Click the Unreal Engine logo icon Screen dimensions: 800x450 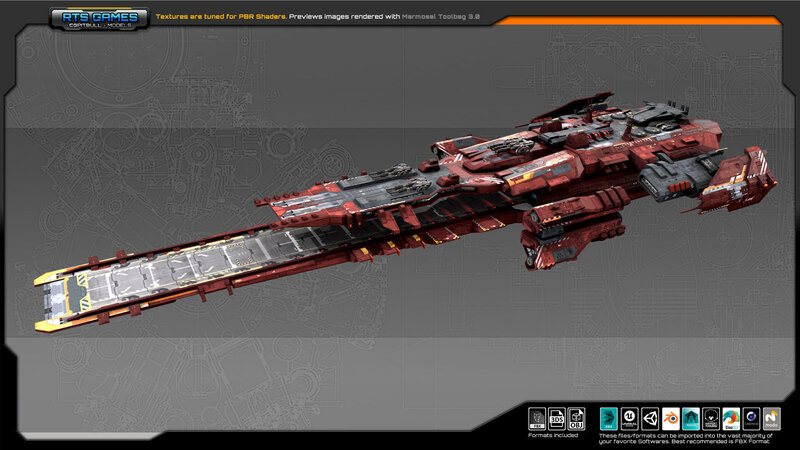click(630, 418)
